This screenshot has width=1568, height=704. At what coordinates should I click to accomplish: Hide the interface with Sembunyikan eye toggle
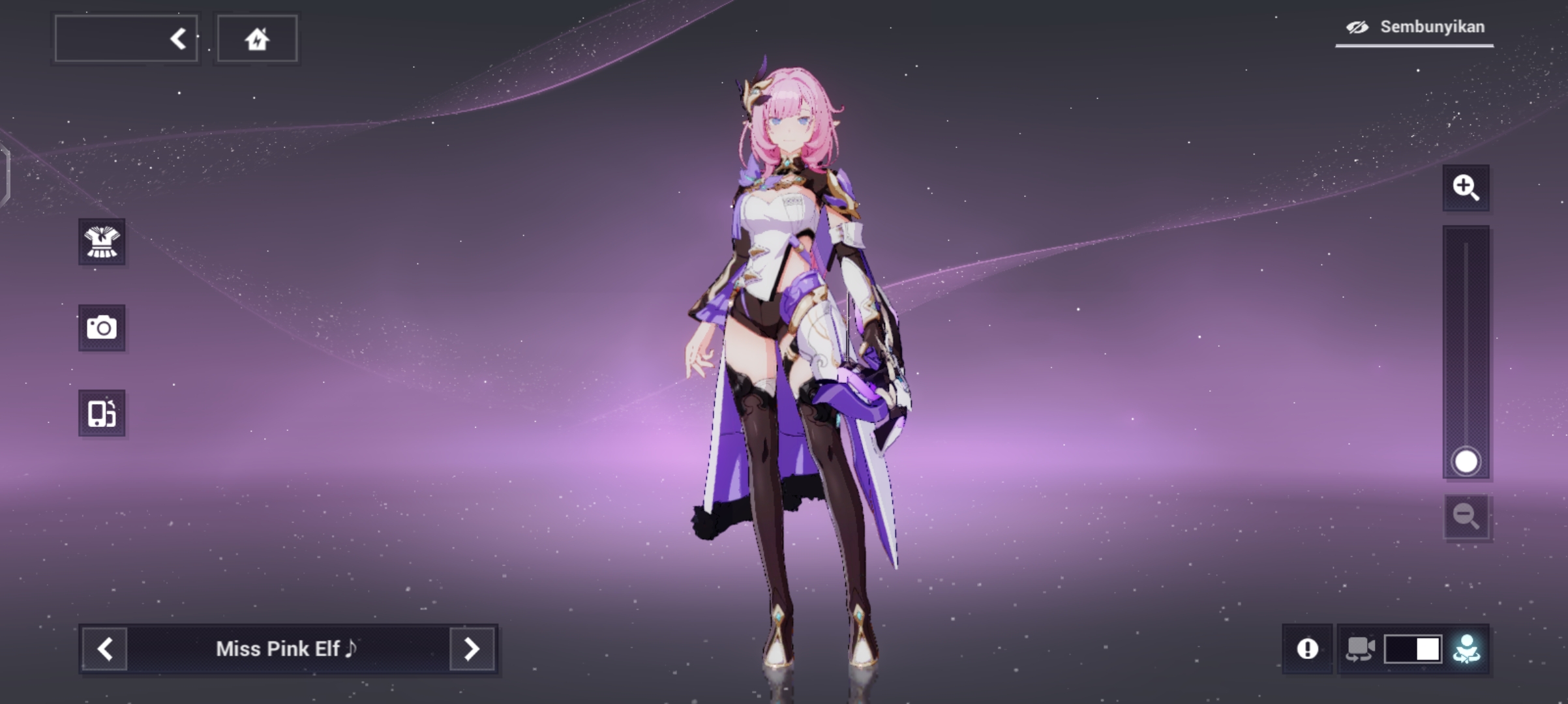[x=1357, y=27]
